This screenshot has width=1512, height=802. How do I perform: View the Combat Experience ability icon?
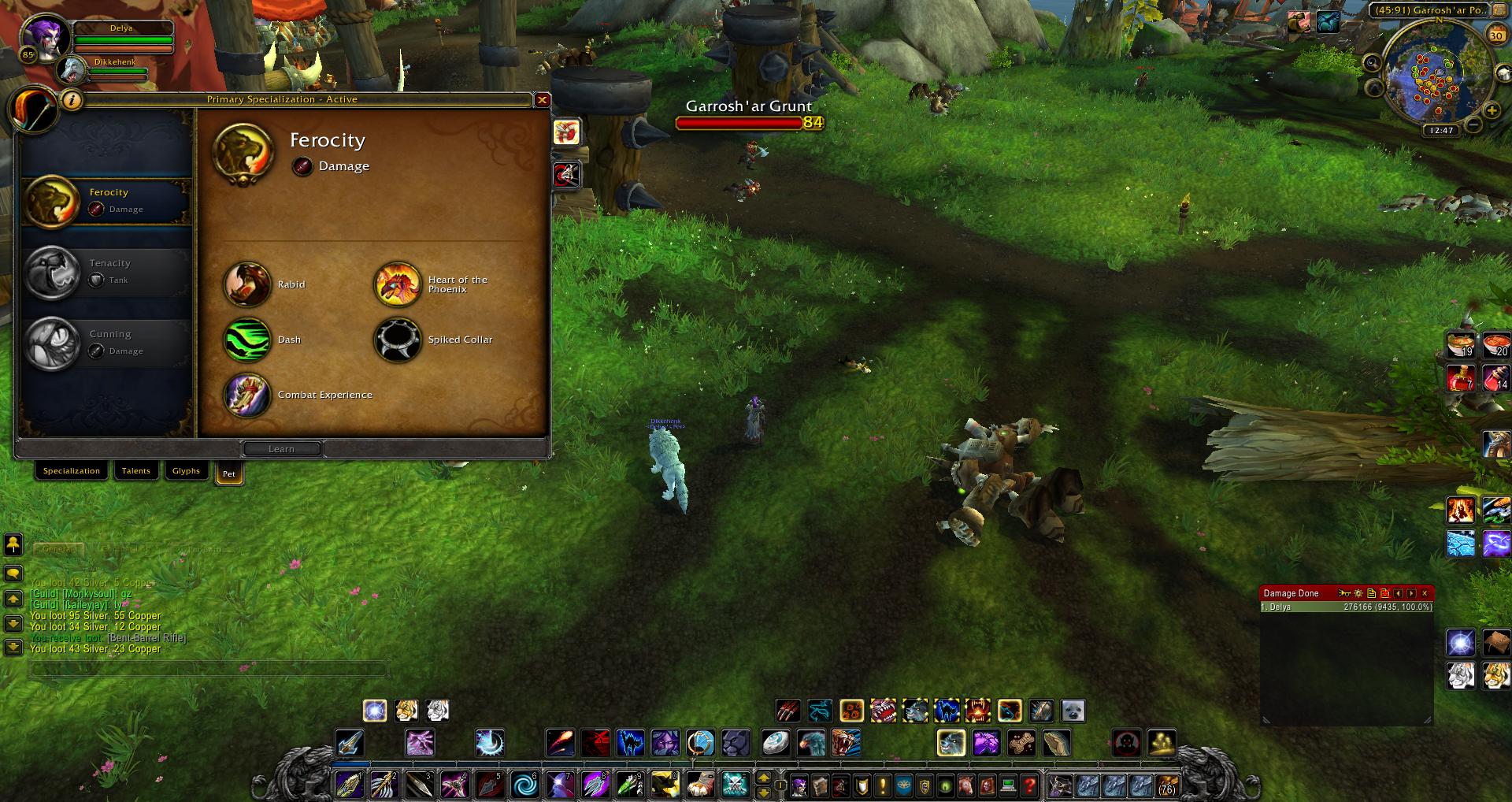(246, 395)
